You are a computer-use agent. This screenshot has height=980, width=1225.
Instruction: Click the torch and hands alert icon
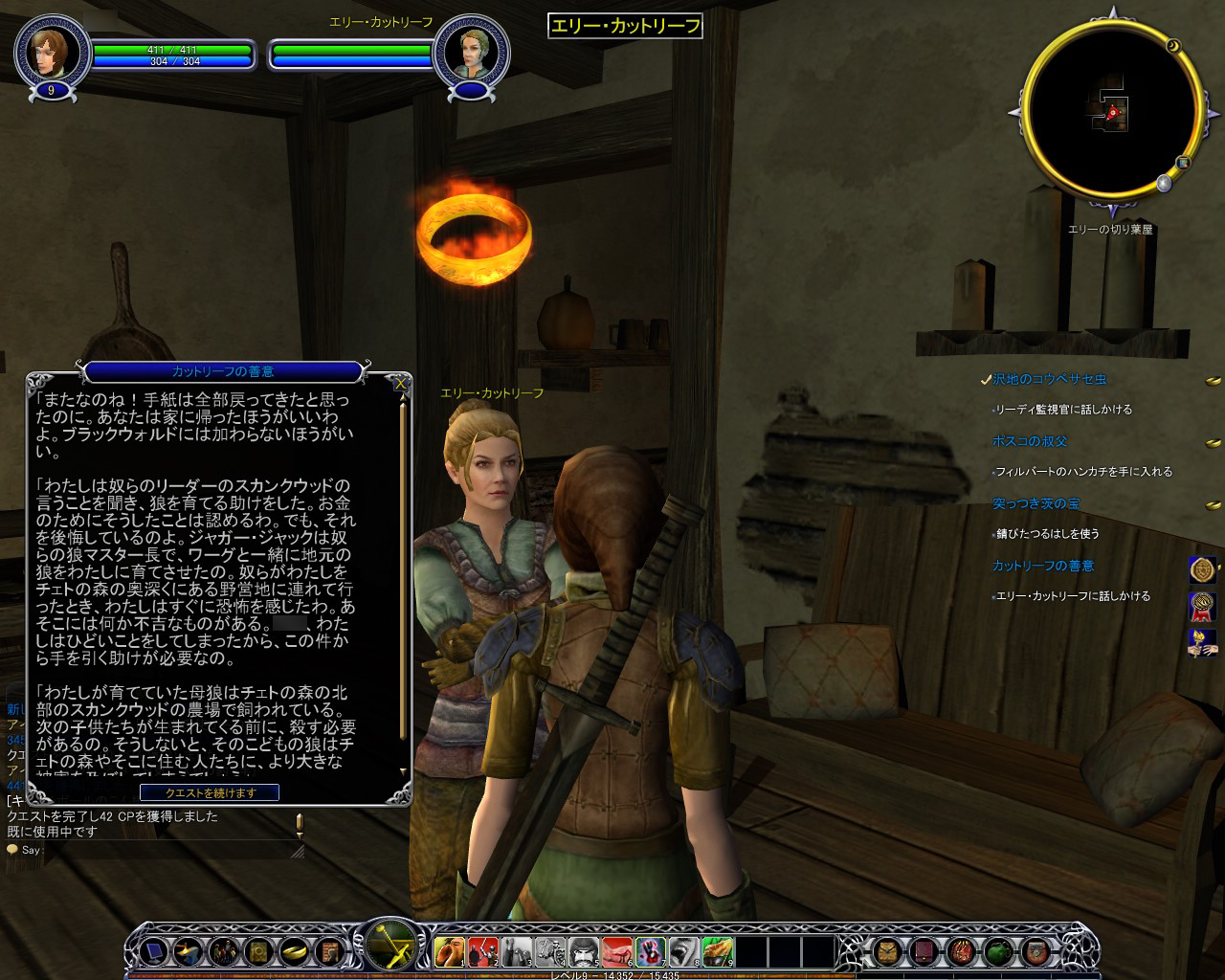pos(1202,642)
